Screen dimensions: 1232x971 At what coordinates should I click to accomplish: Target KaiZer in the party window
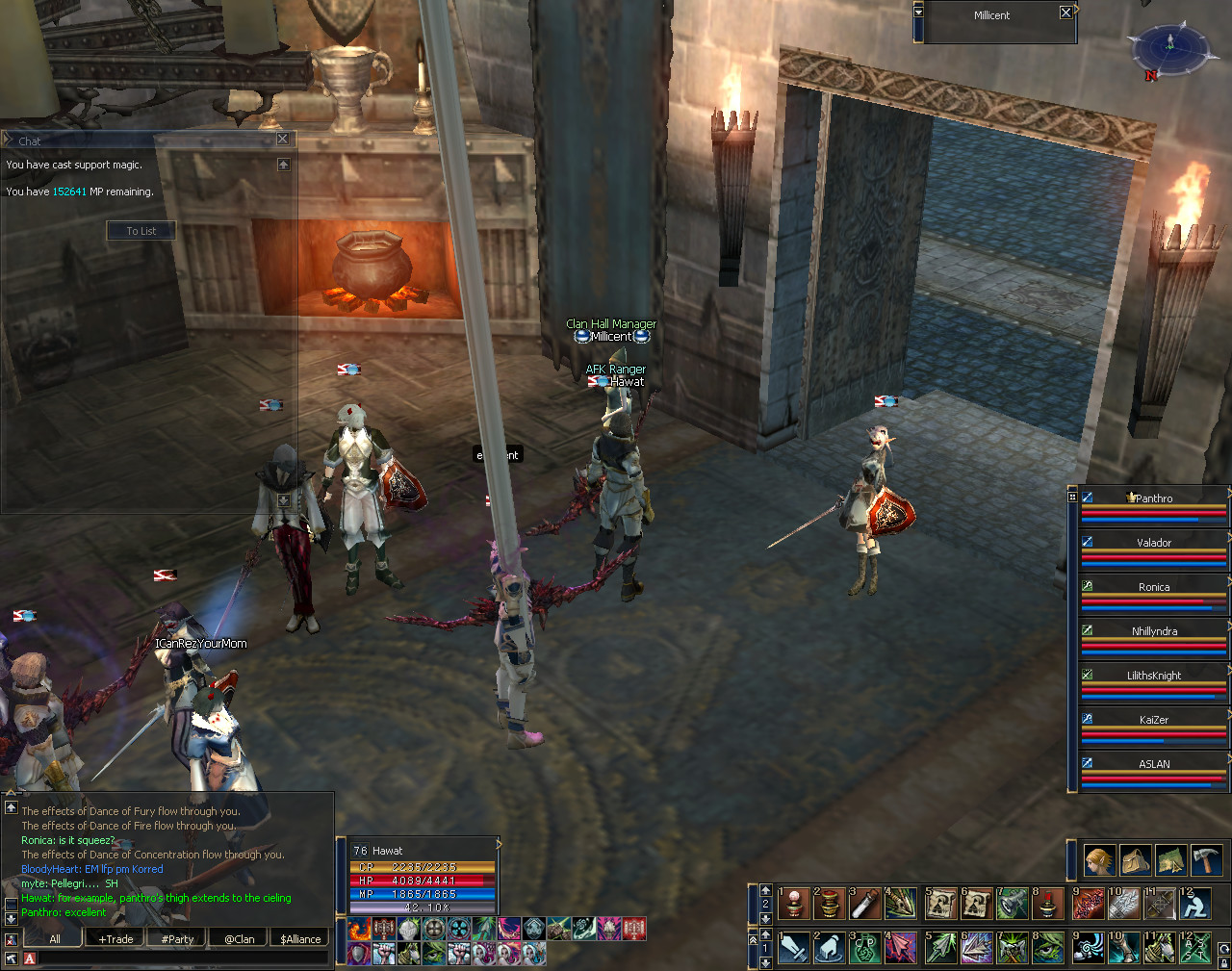(x=1154, y=720)
